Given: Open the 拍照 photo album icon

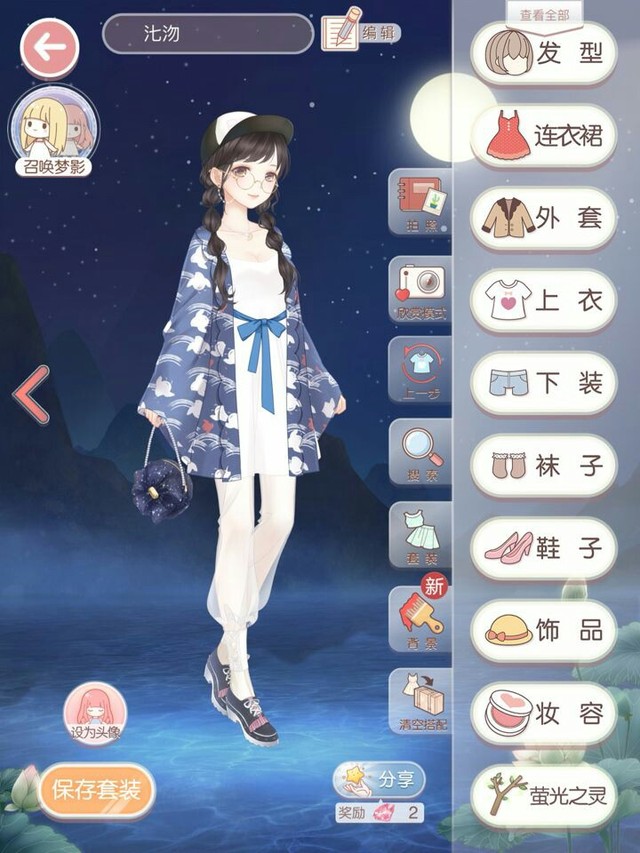Looking at the screenshot, I should (x=420, y=203).
